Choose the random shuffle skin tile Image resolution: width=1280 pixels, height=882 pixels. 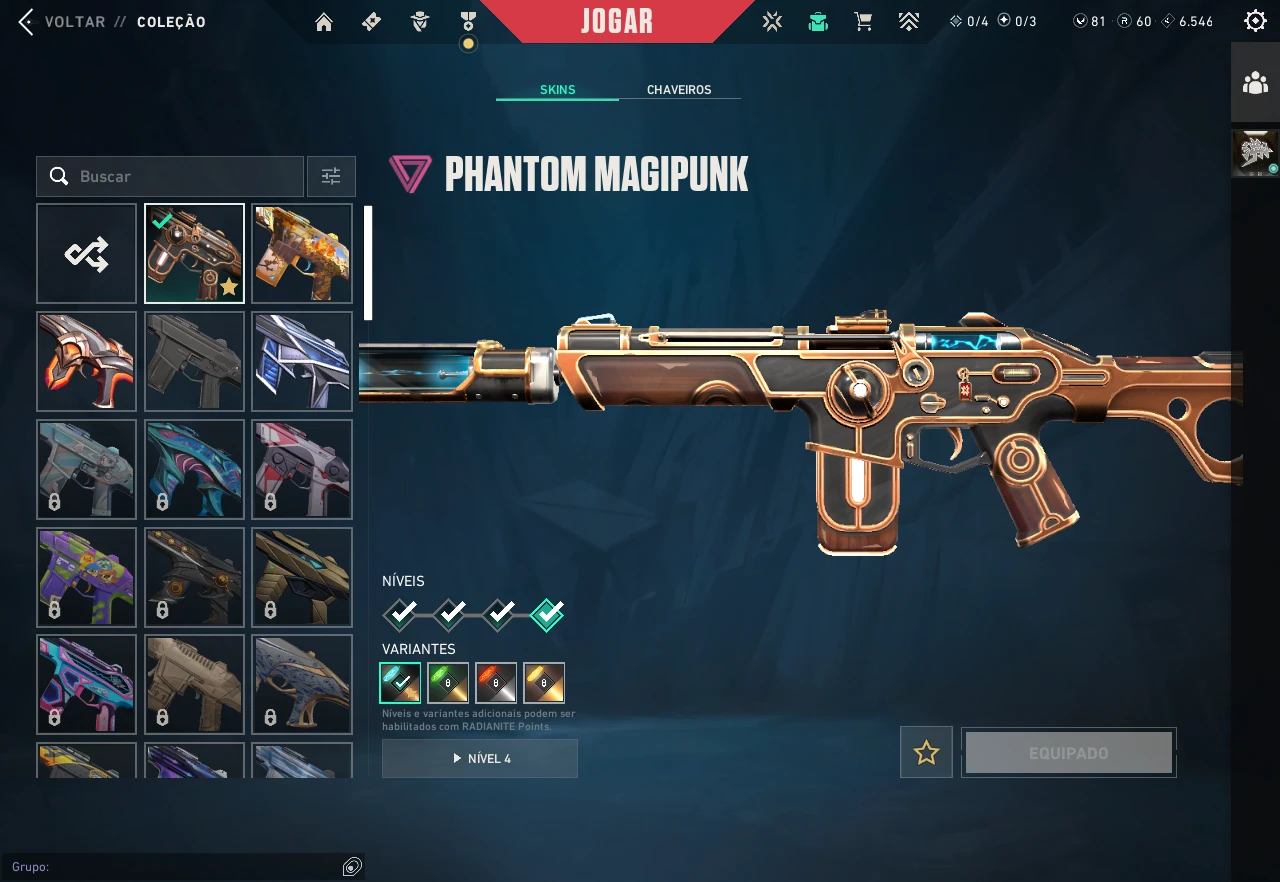point(87,254)
